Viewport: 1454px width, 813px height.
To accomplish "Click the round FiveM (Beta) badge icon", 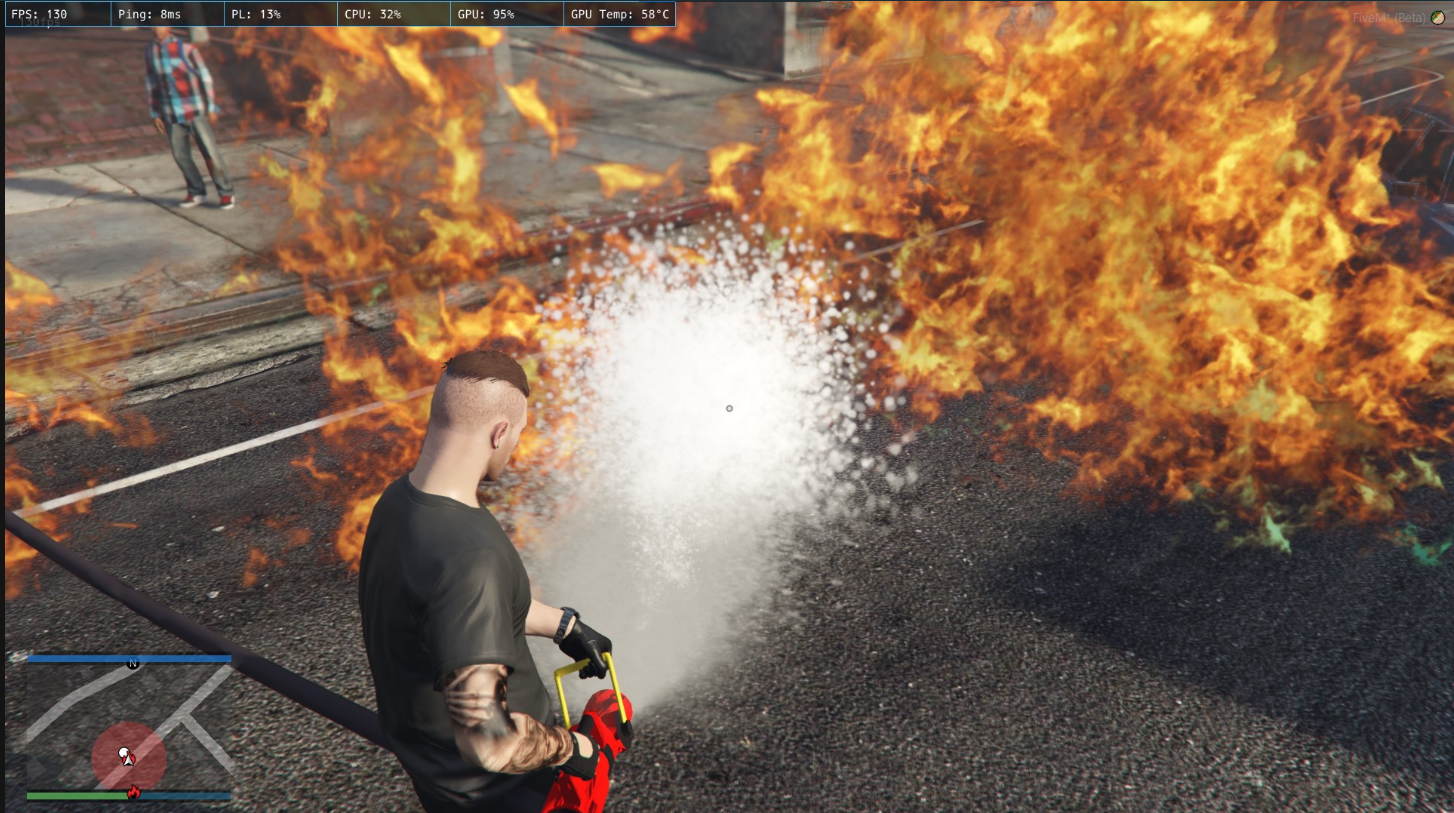I will click(x=1438, y=18).
